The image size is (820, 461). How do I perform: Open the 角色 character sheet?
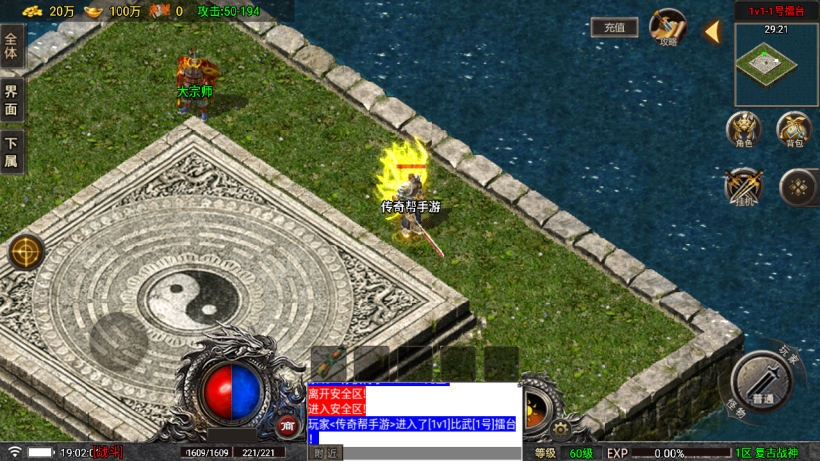pos(743,130)
